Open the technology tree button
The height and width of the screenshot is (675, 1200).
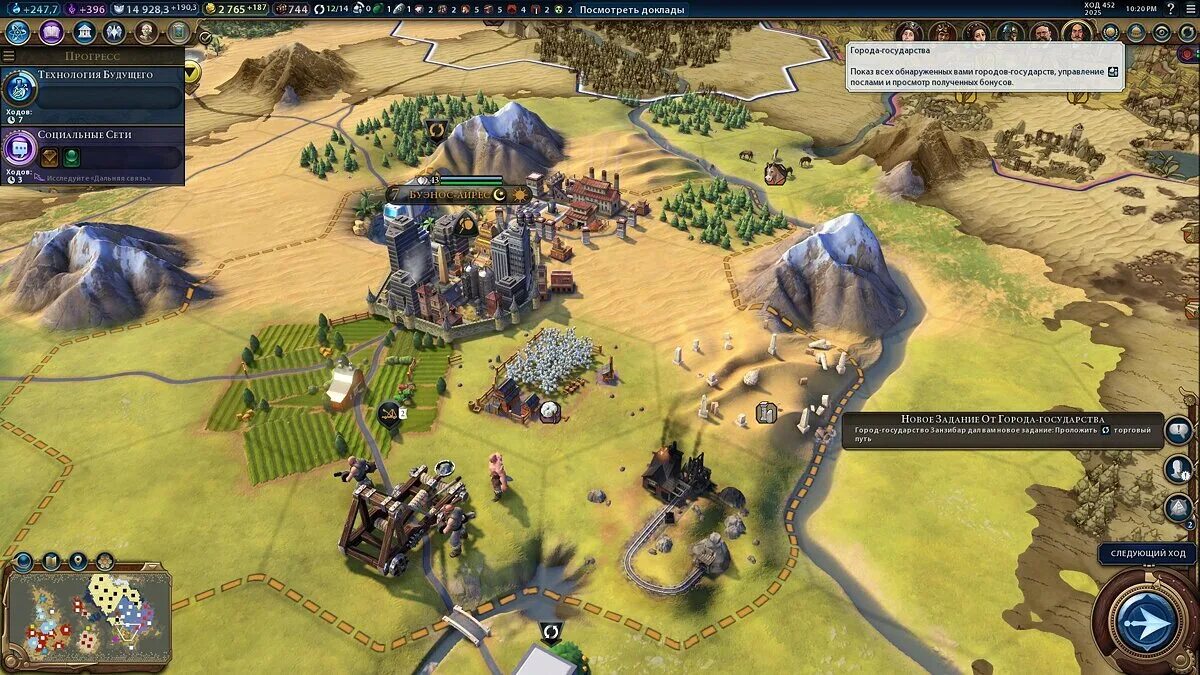click(17, 32)
